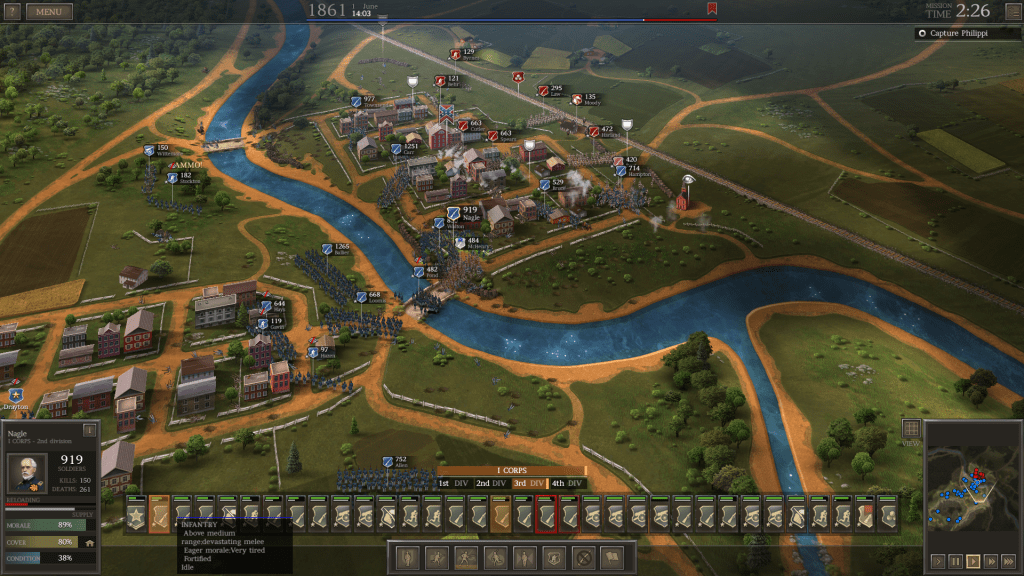Viewport: 1024px width, 576px height.
Task: Choose the 3rd DIV tab
Action: point(530,484)
